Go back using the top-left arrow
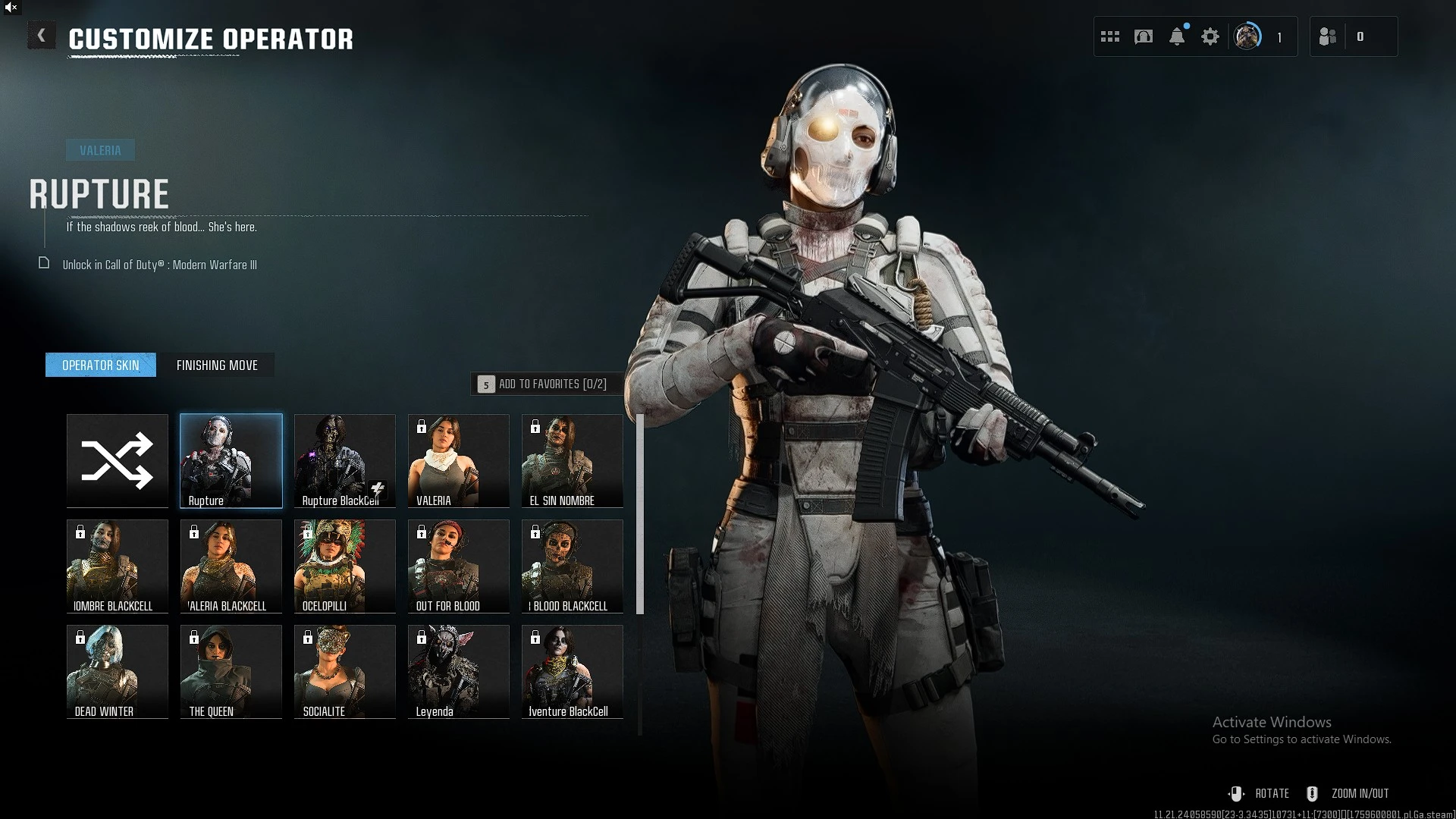This screenshot has height=819, width=1456. point(42,36)
